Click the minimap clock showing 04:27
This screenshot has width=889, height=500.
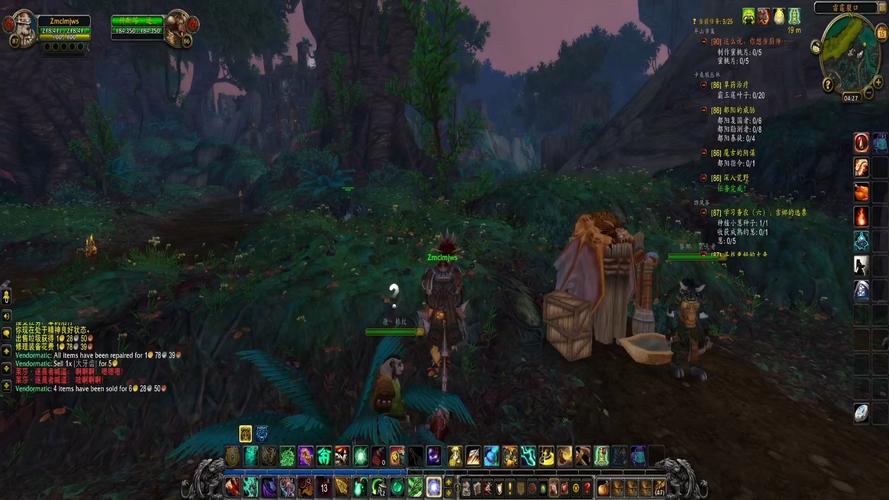click(x=851, y=98)
